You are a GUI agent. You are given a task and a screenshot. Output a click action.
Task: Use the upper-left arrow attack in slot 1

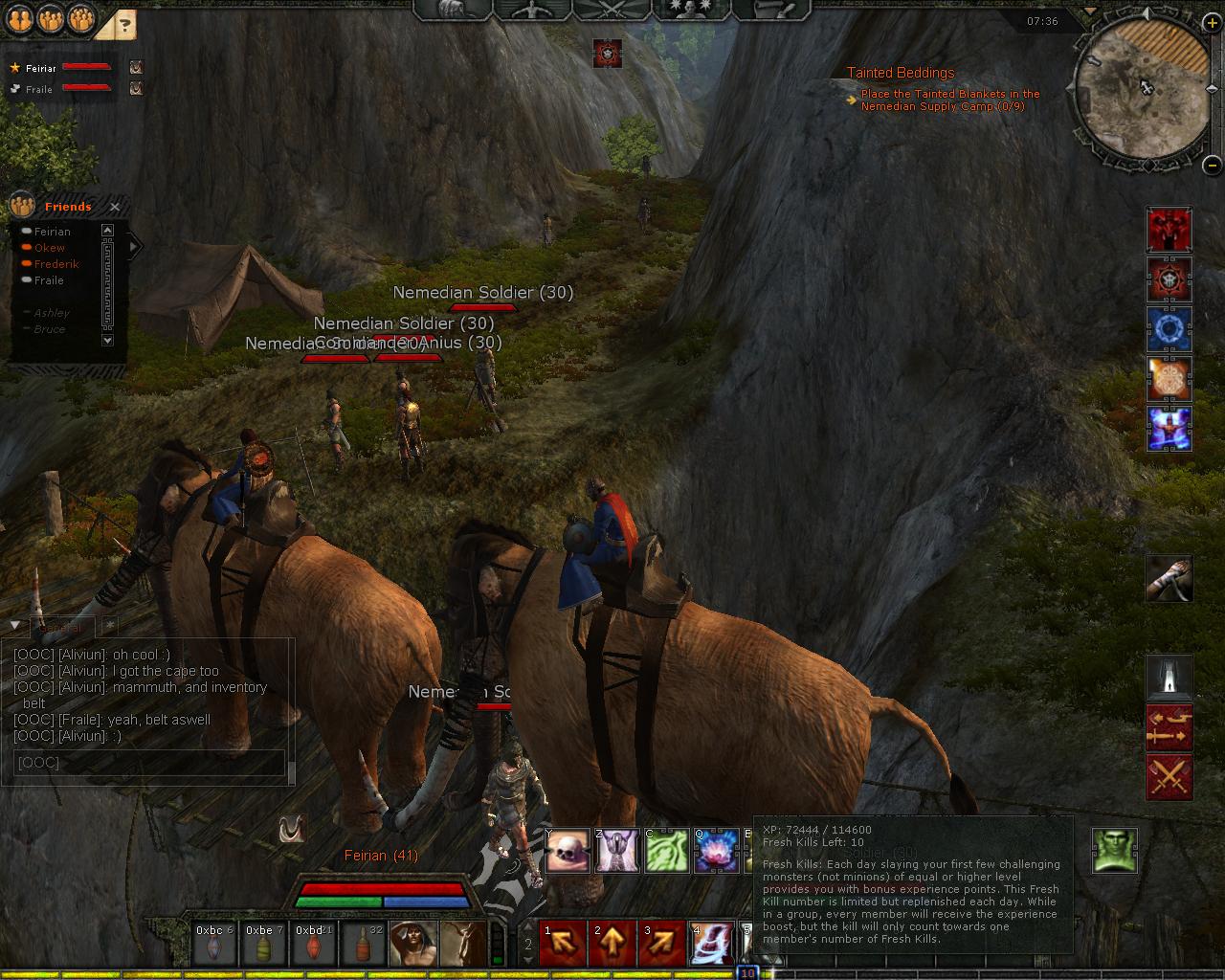[563, 944]
